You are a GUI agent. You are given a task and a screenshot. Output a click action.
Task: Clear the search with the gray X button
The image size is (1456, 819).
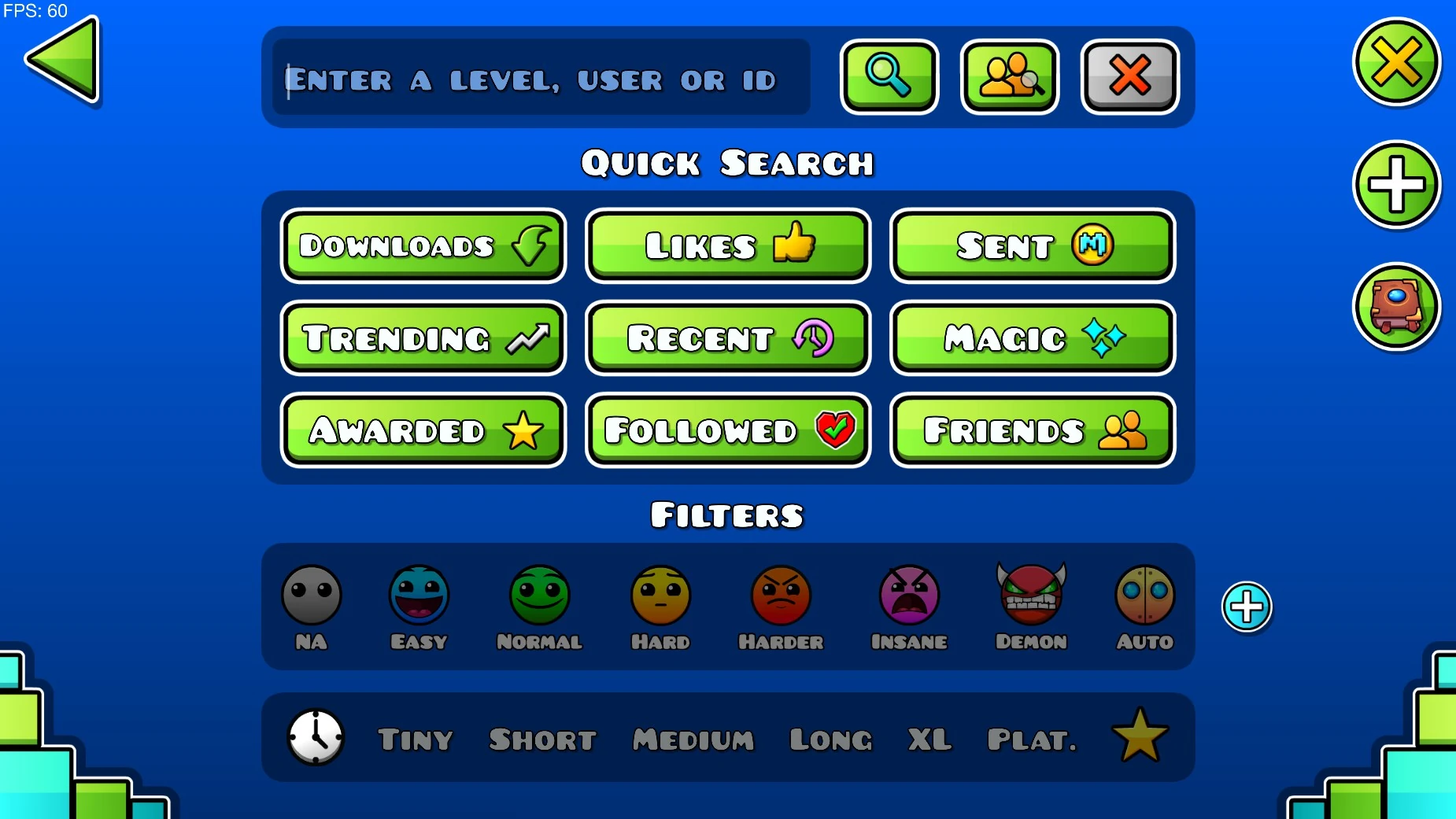(x=1129, y=76)
